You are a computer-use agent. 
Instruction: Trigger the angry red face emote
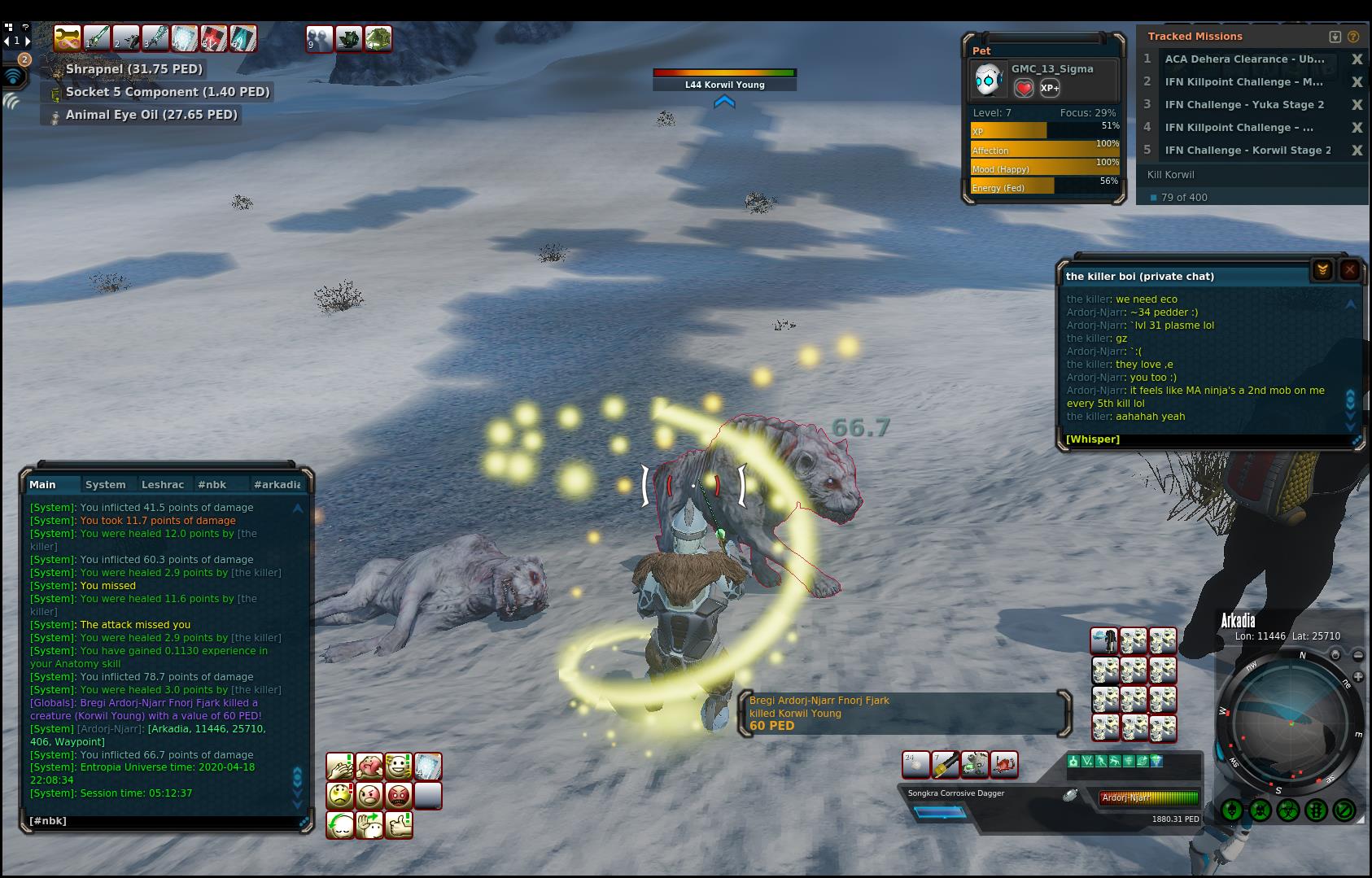point(398,795)
